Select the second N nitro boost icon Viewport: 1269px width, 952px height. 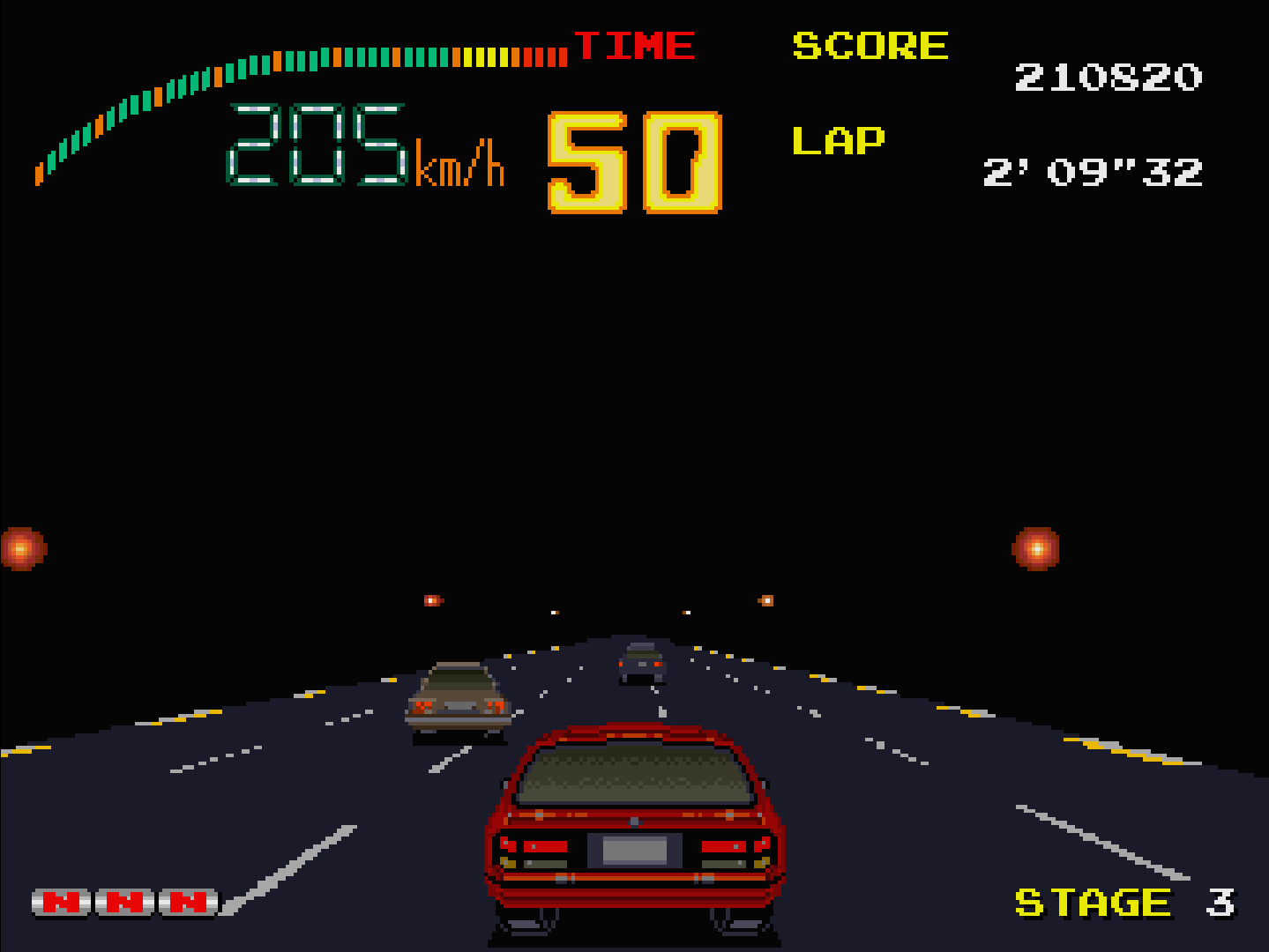click(126, 902)
